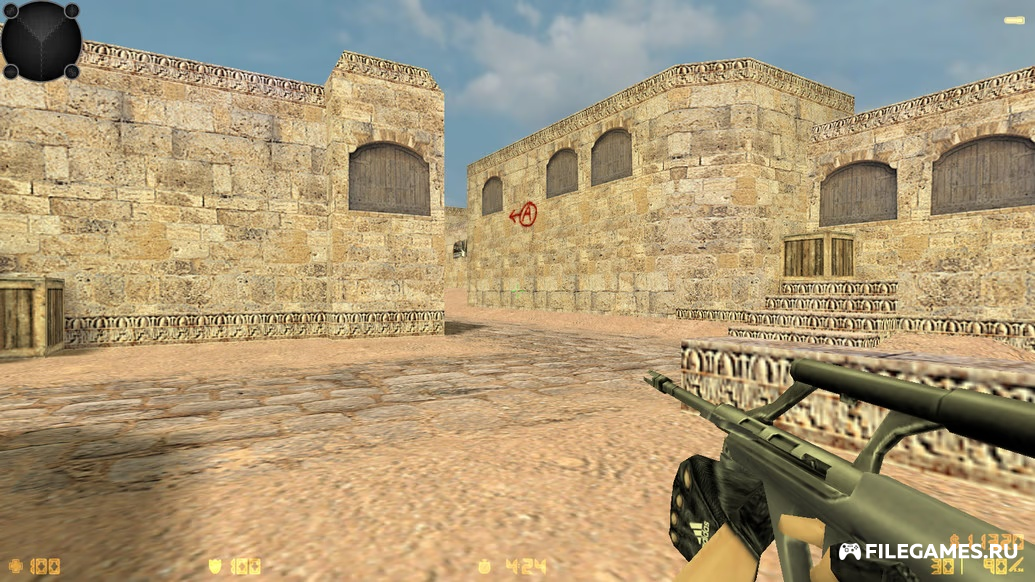The width and height of the screenshot is (1035, 582).
Task: Click the circular radar minimap
Action: [41, 41]
